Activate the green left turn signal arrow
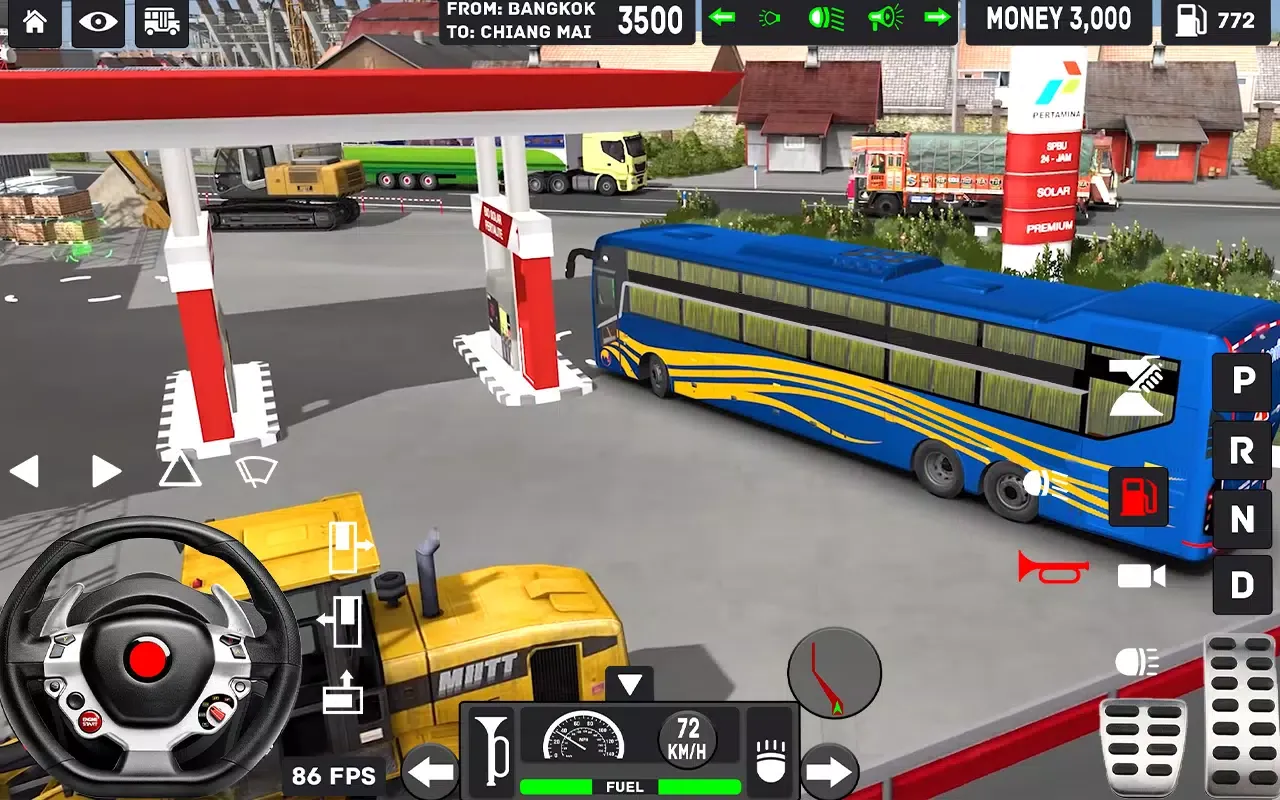The height and width of the screenshot is (800, 1280). [721, 18]
